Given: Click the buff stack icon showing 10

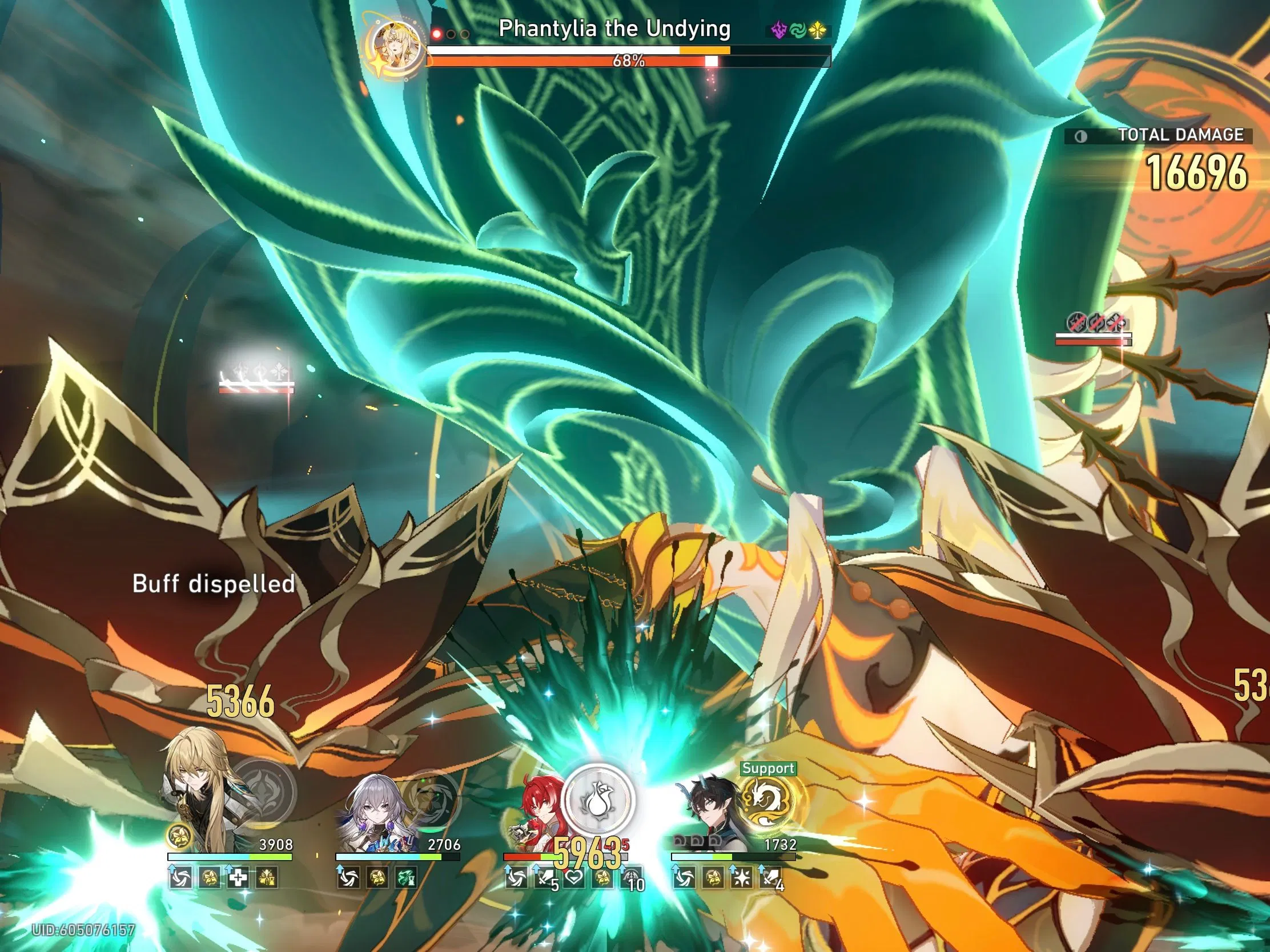Looking at the screenshot, I should coord(632,878).
